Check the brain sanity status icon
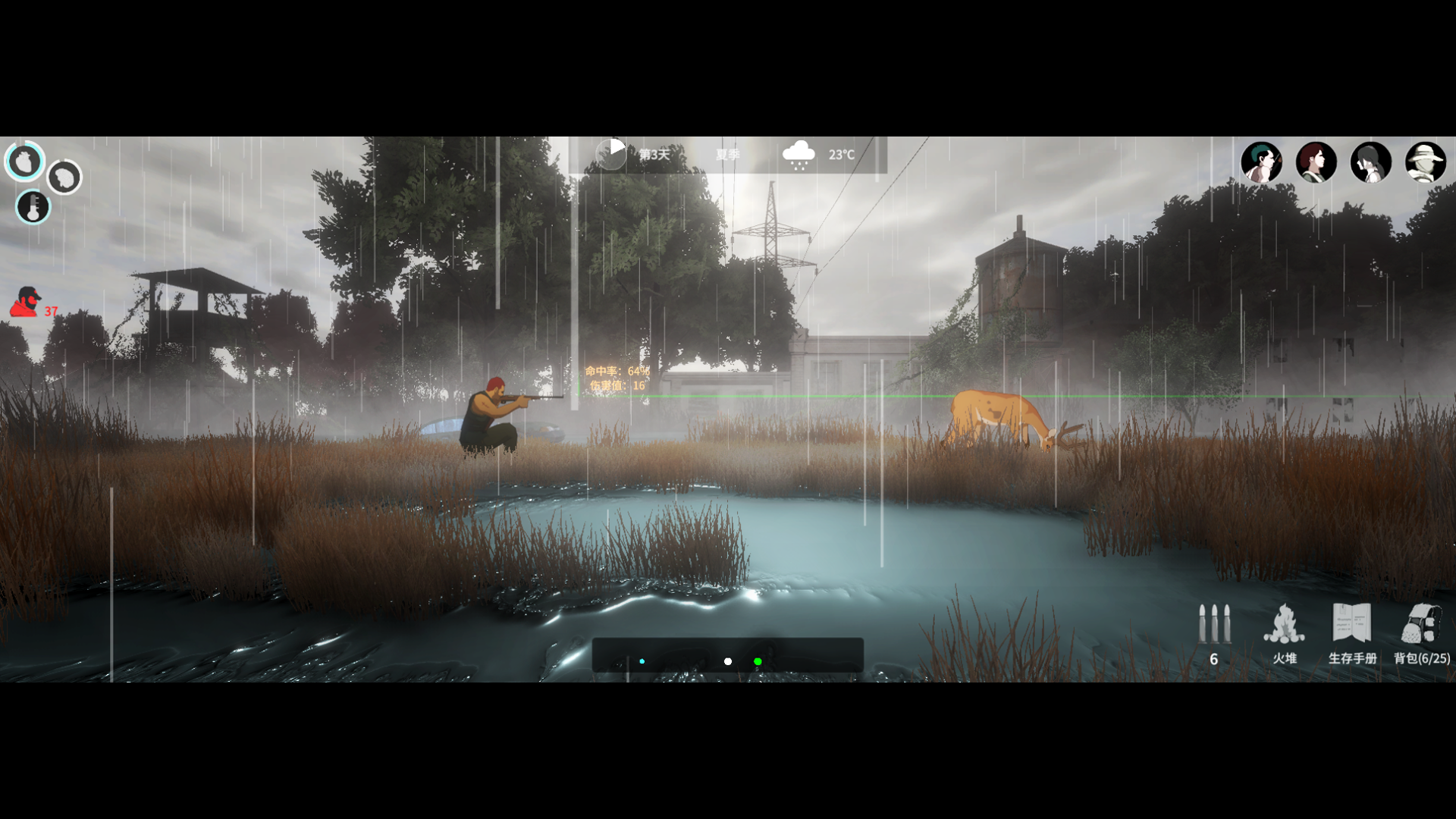 (x=64, y=177)
